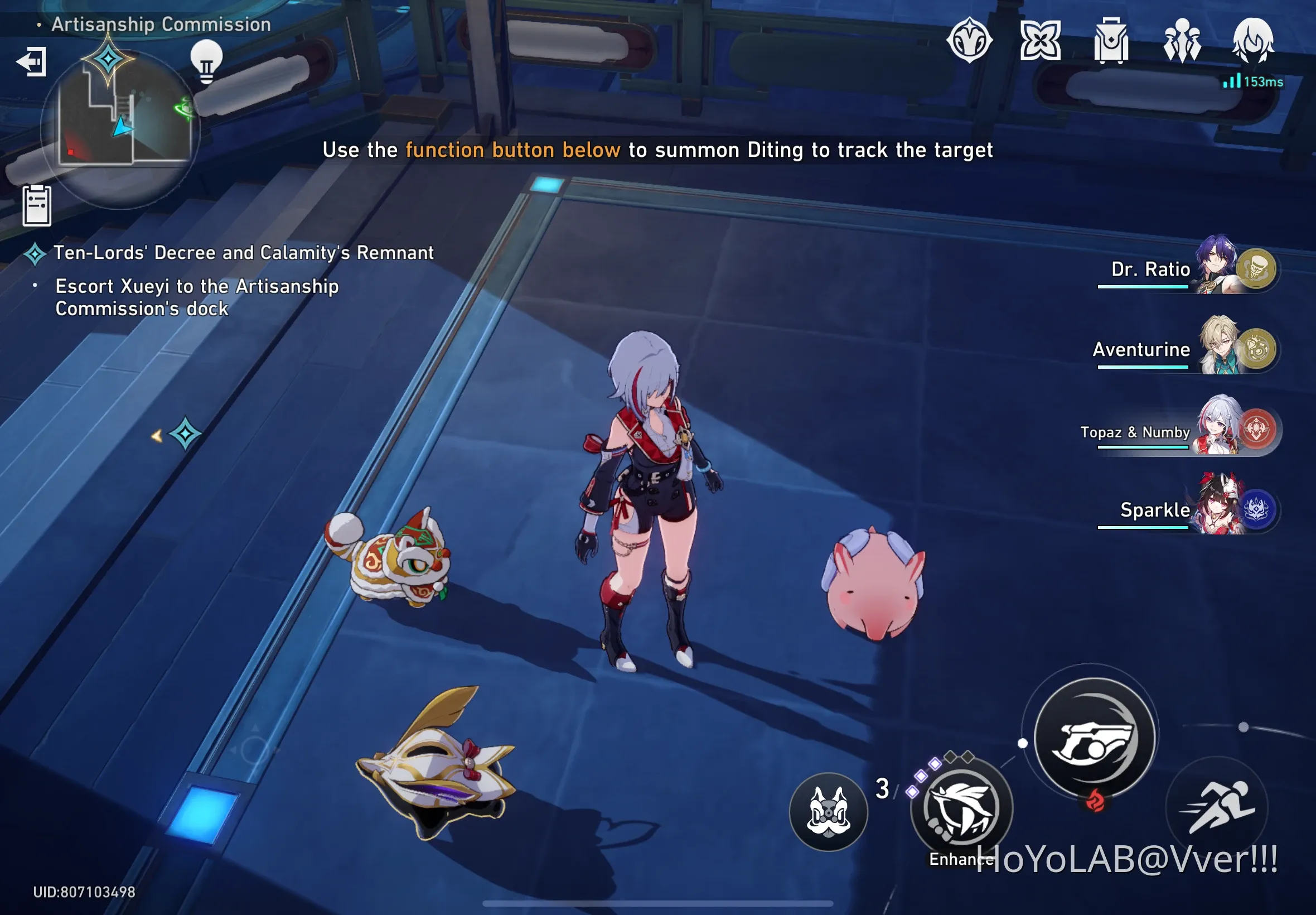Open the four-petal events icon
Viewport: 1316px width, 915px height.
[x=1040, y=41]
